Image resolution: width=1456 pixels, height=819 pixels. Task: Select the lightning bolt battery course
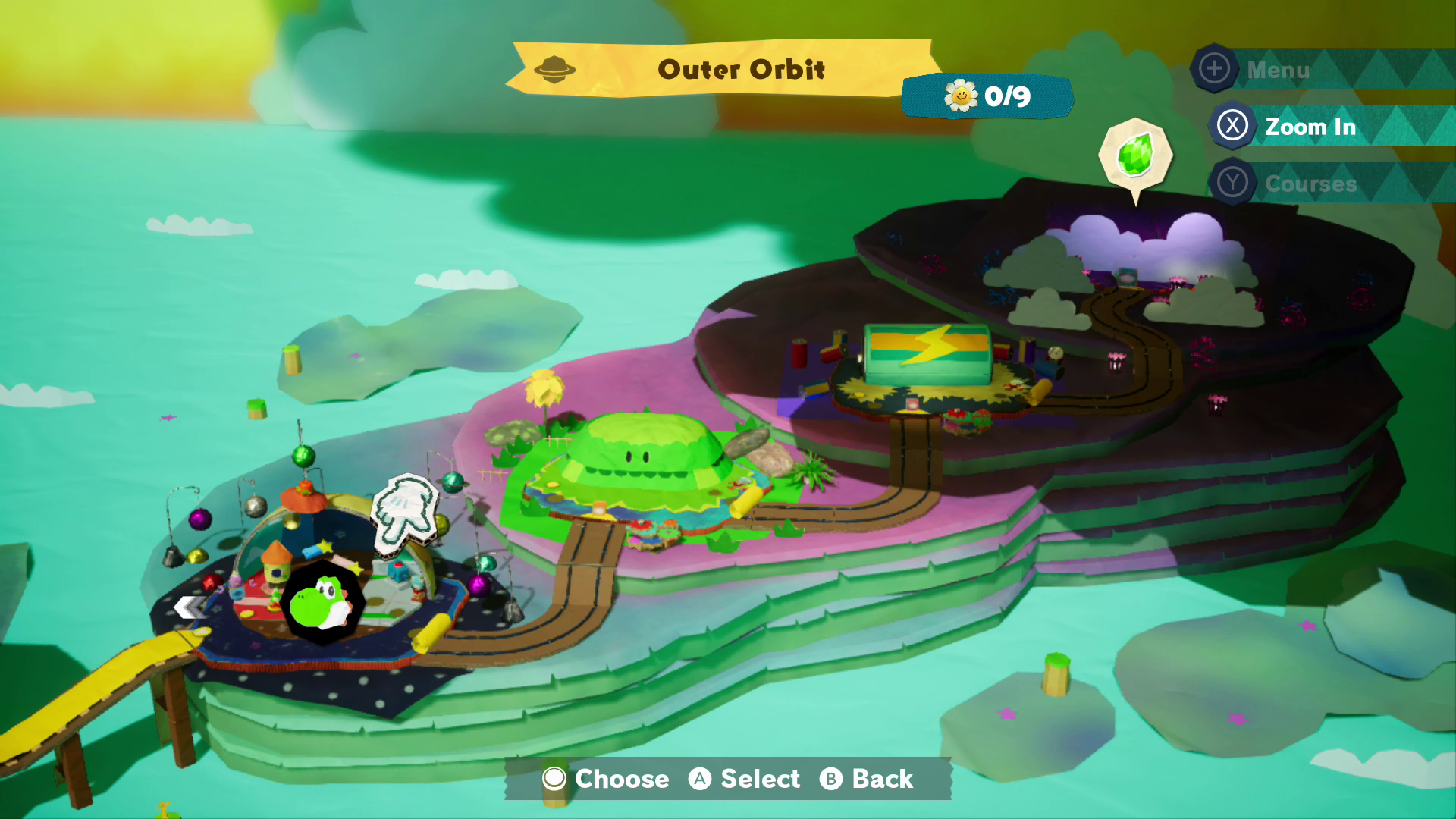coord(927,354)
